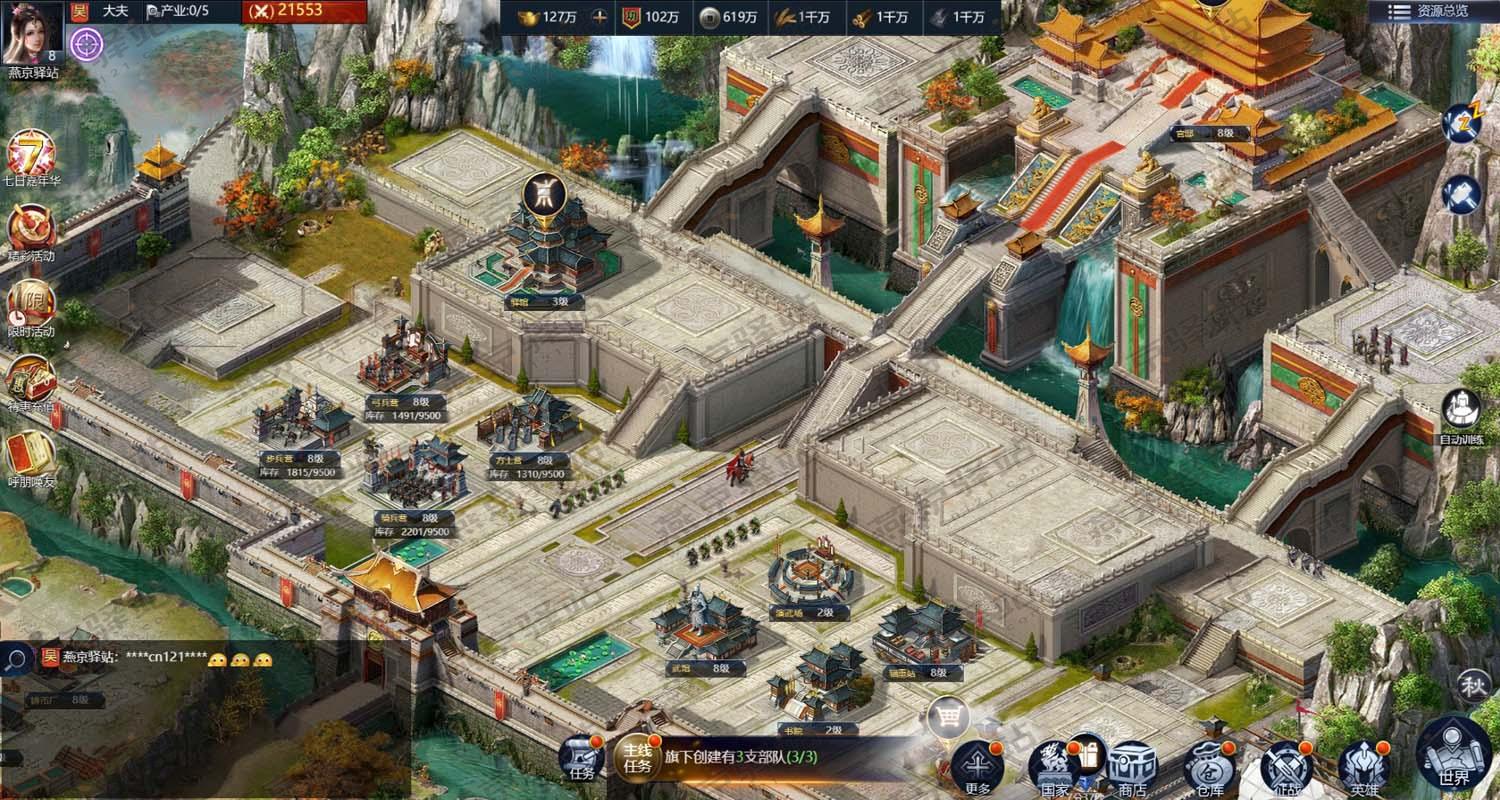Open chat search magnifier icon
The height and width of the screenshot is (800, 1500).
(x=16, y=659)
